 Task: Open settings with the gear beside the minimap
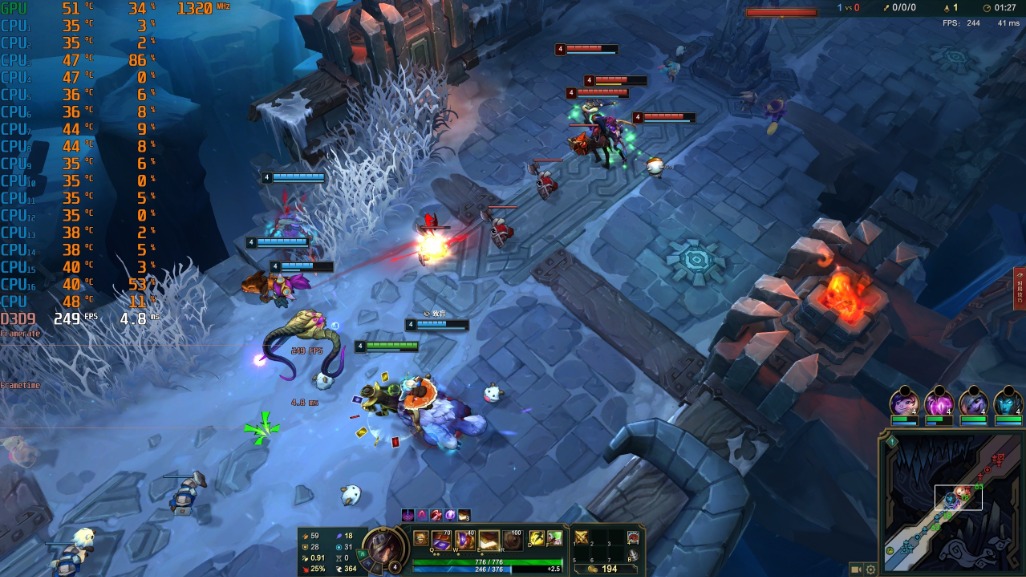(871, 569)
